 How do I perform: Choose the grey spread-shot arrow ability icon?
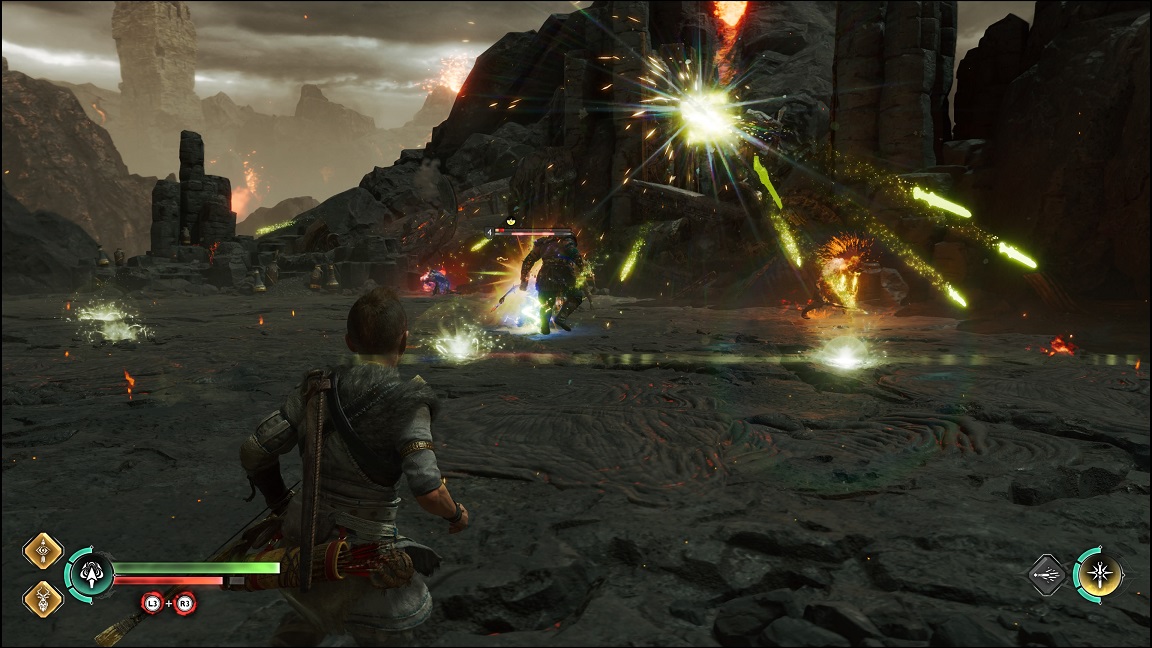pos(1048,575)
